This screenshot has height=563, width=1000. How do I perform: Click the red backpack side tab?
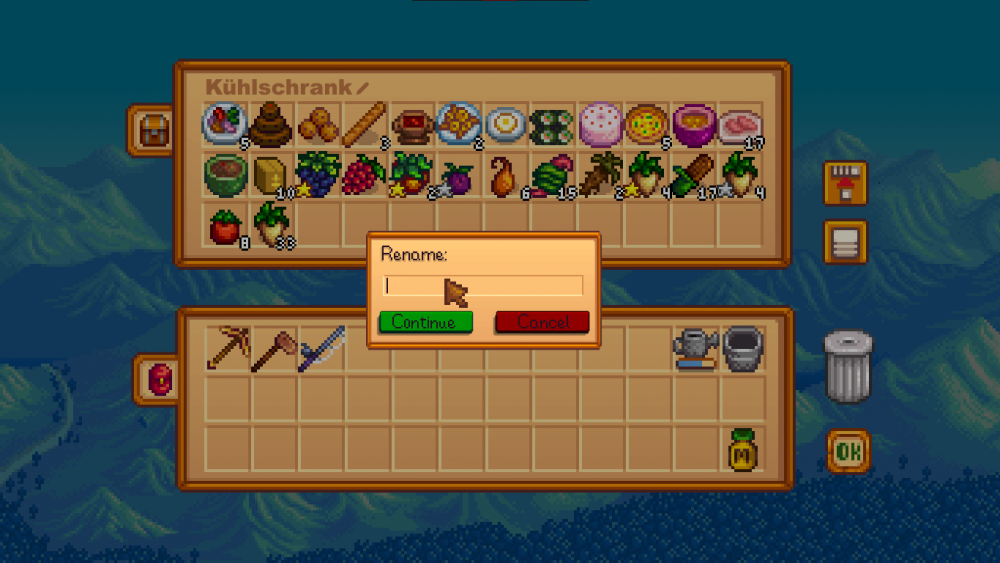pos(159,380)
